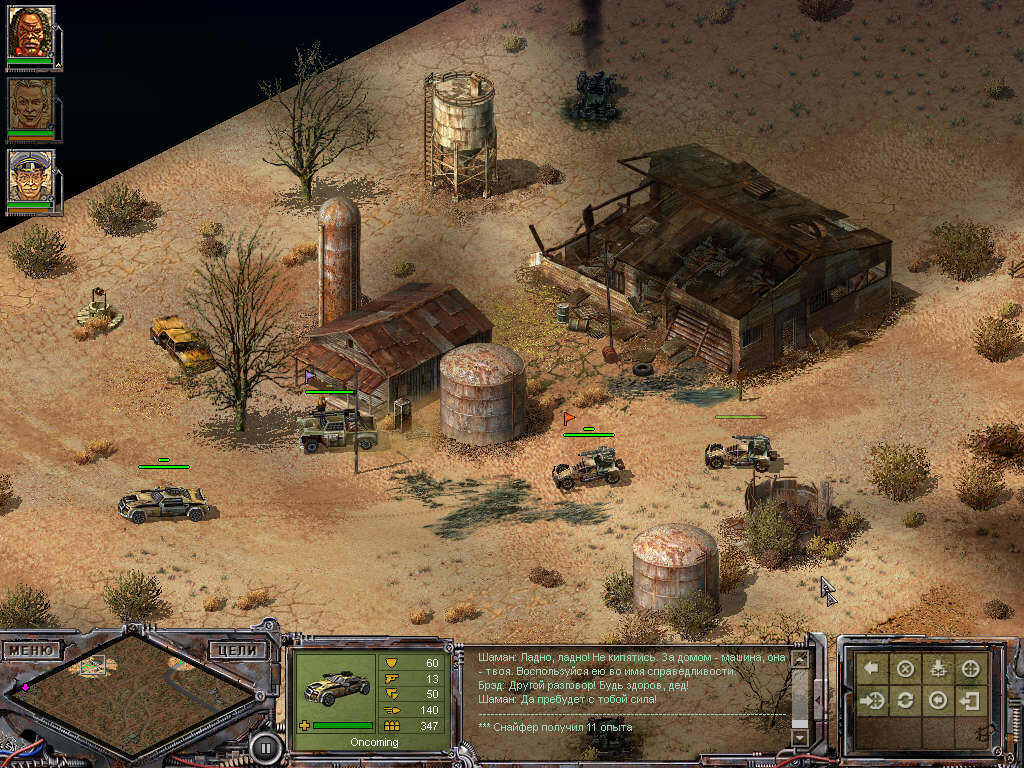This screenshot has height=768, width=1024.
Task: Choose the circled left-arrow command icon
Action: (938, 700)
